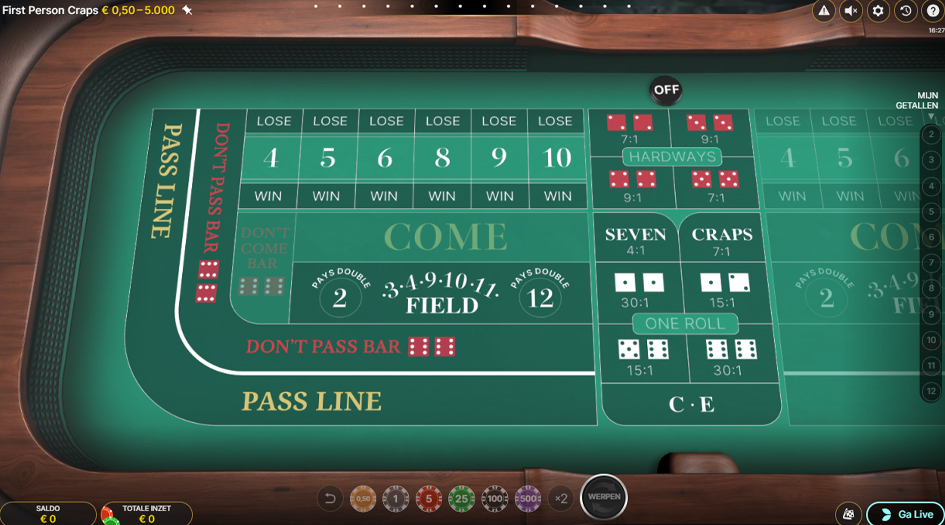Viewport: 945px width, 525px height.
Task: Bet on the FIELD area
Action: click(441, 297)
